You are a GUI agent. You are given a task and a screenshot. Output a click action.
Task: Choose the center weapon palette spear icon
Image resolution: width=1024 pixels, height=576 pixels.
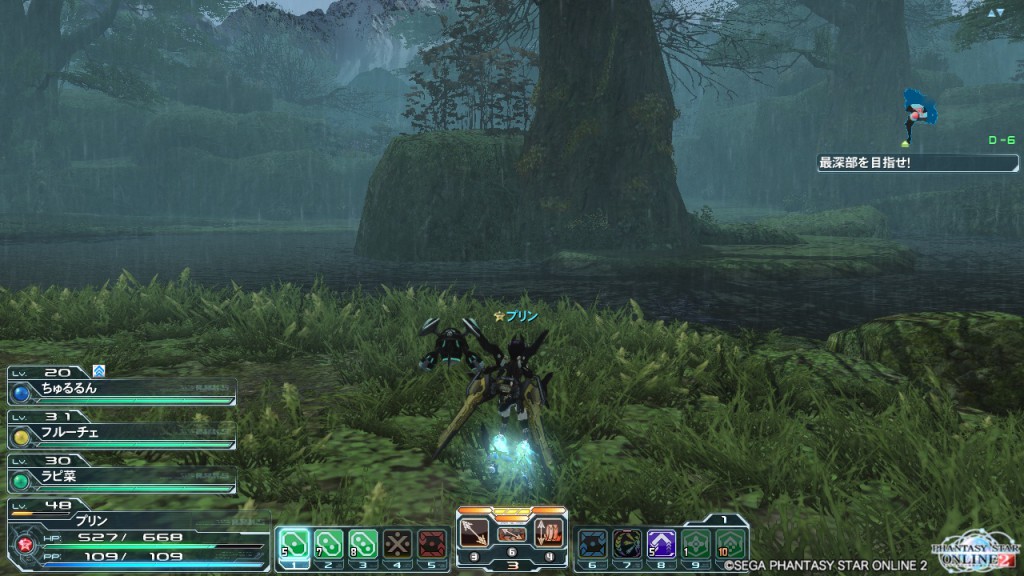tap(511, 533)
